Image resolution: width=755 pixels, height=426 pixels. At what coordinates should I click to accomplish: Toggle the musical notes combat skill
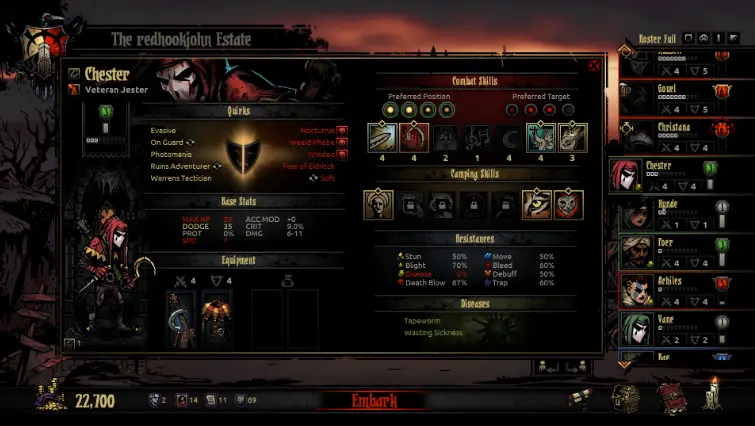[477, 137]
